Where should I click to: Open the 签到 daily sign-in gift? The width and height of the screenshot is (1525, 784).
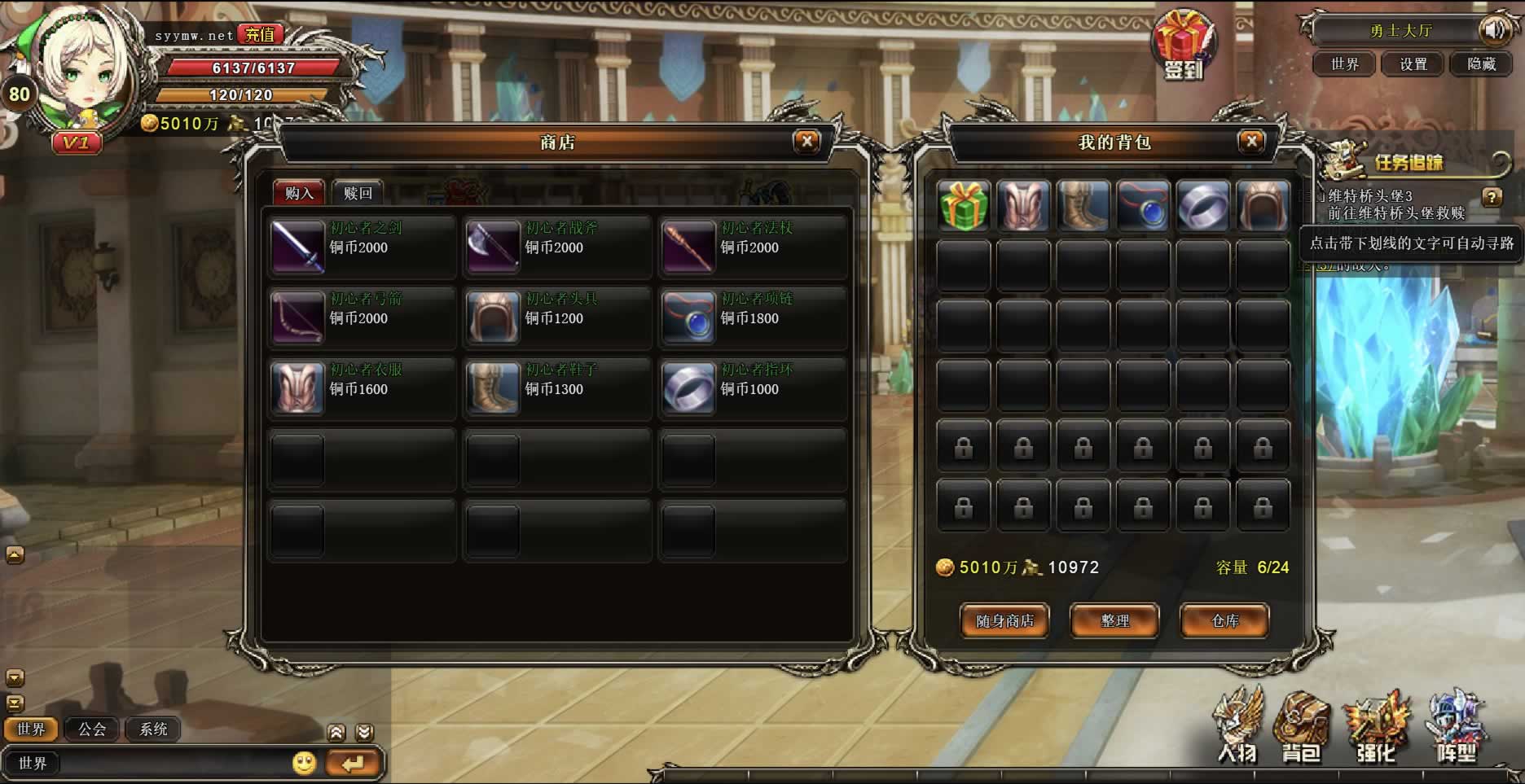coord(1183,46)
